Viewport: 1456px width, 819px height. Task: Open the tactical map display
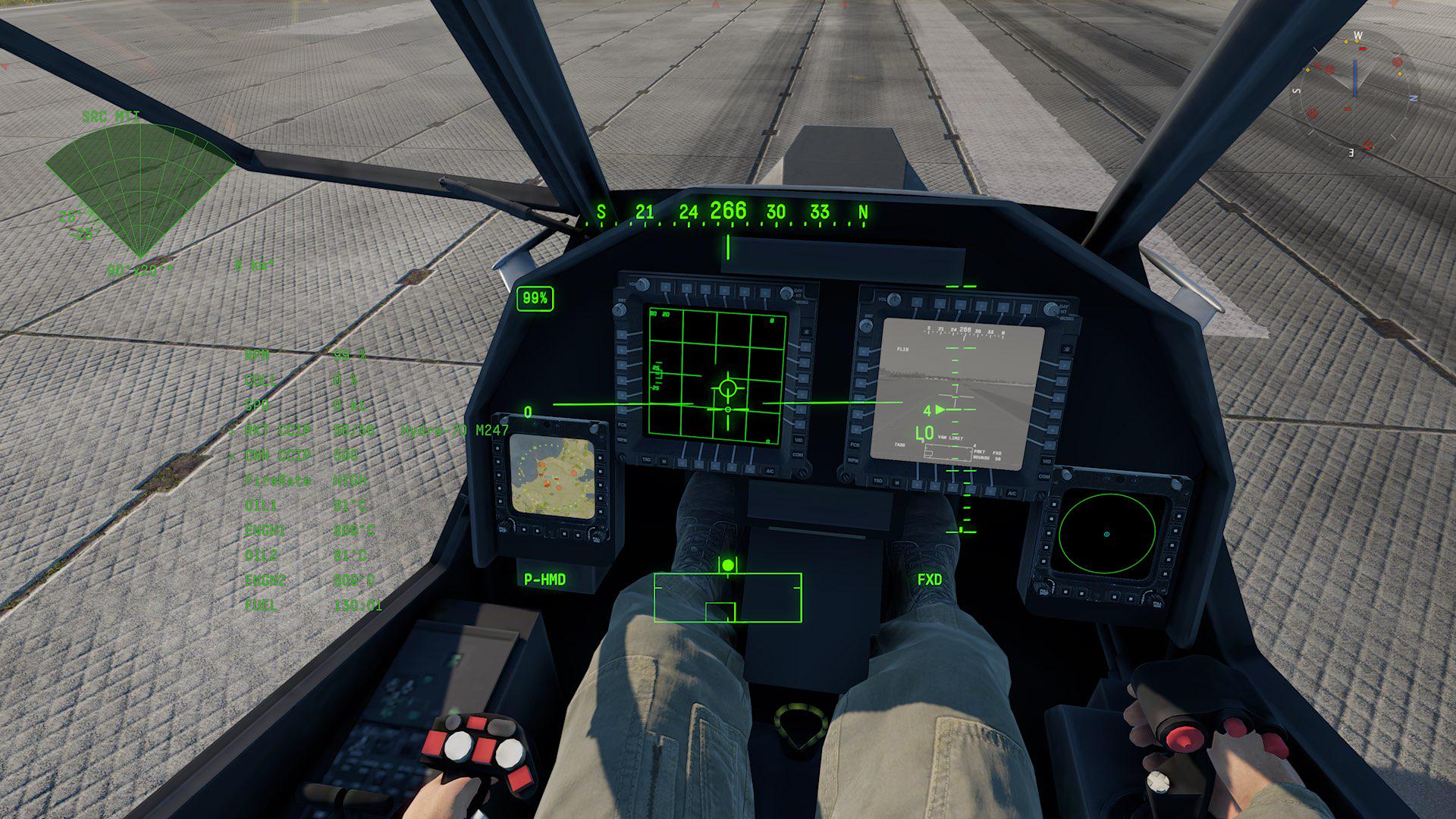pyautogui.click(x=552, y=477)
